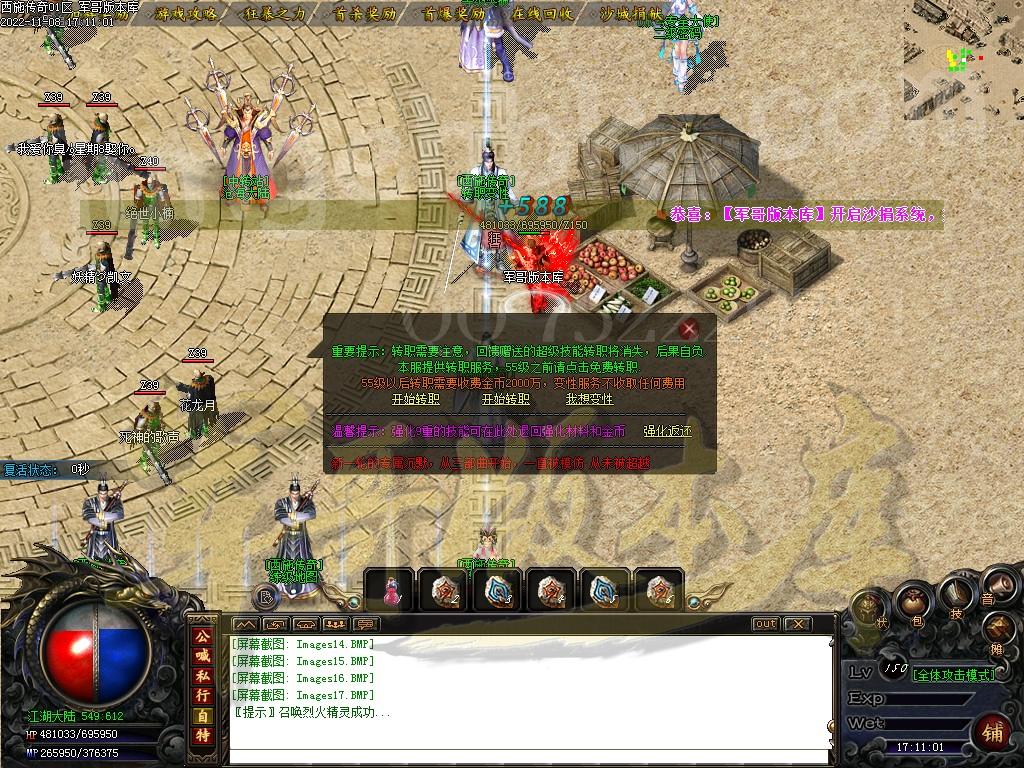Close the job-change dialog with the red X

tap(688, 328)
